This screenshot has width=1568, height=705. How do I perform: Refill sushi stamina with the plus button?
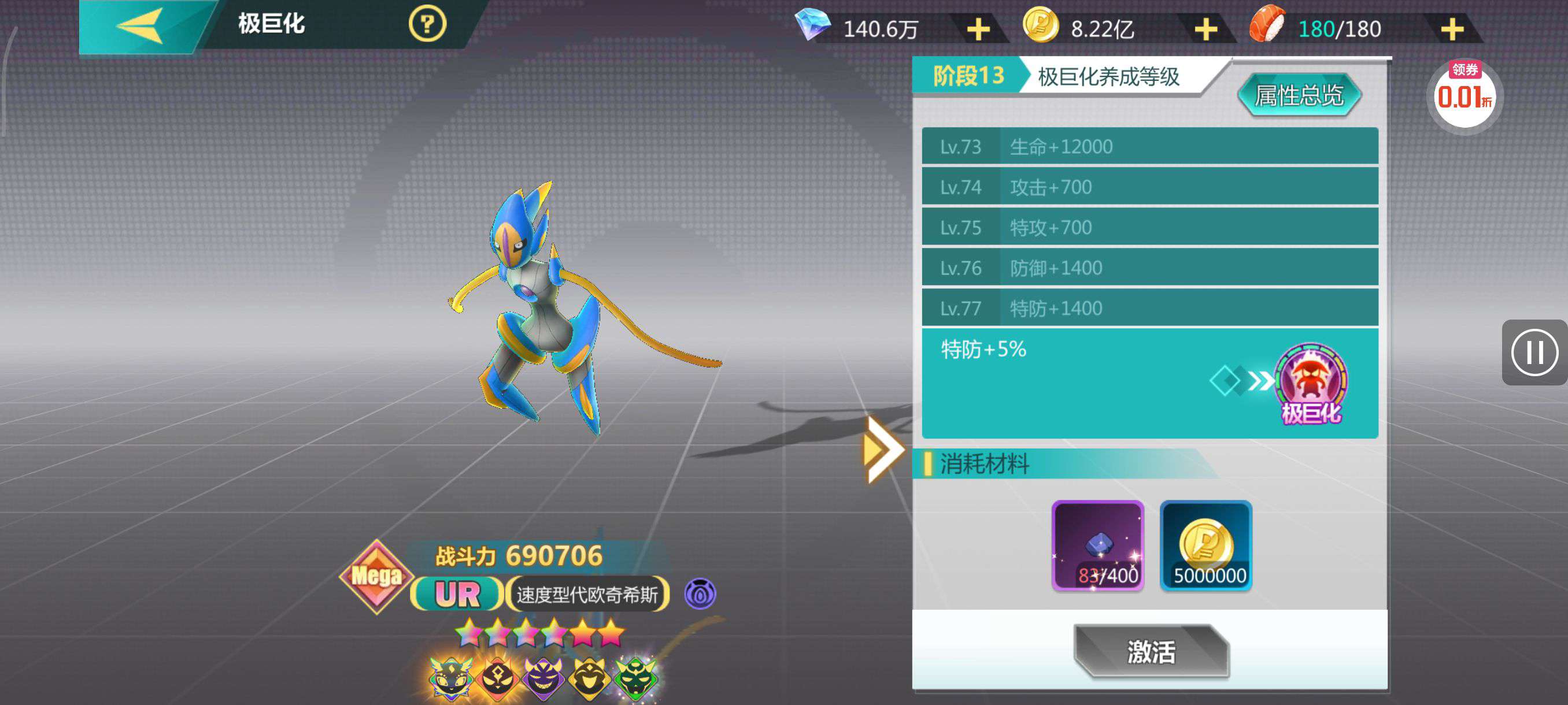click(x=1452, y=29)
